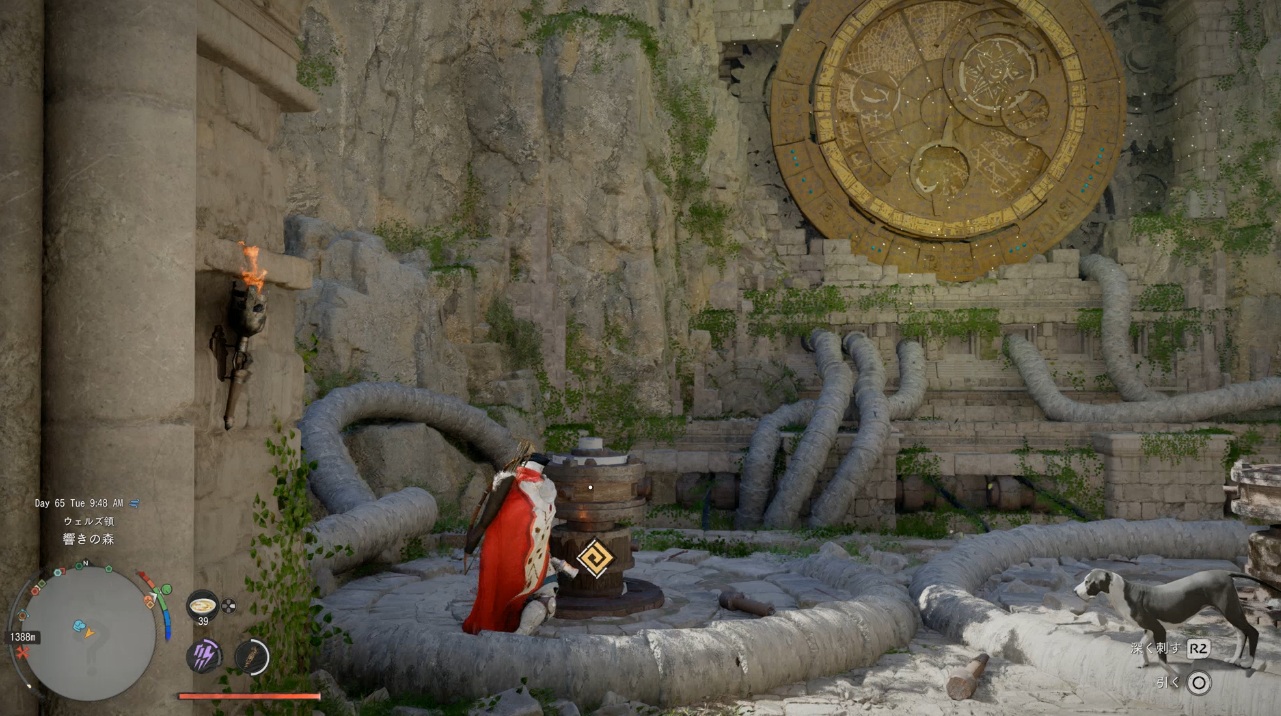
Task: Click the orange player arrow on minimap
Action: (x=89, y=633)
